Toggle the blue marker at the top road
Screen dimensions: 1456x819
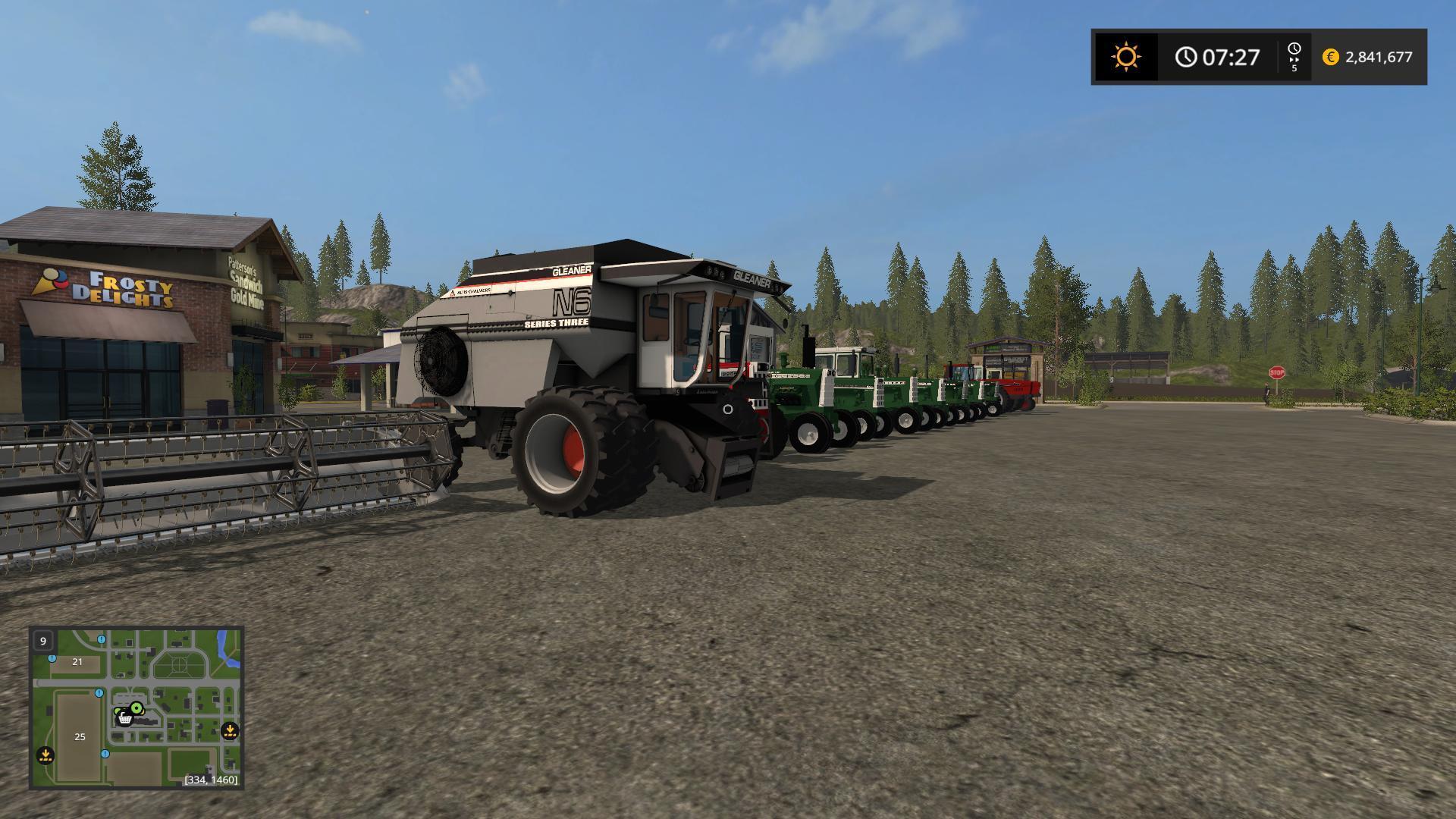pos(100,639)
